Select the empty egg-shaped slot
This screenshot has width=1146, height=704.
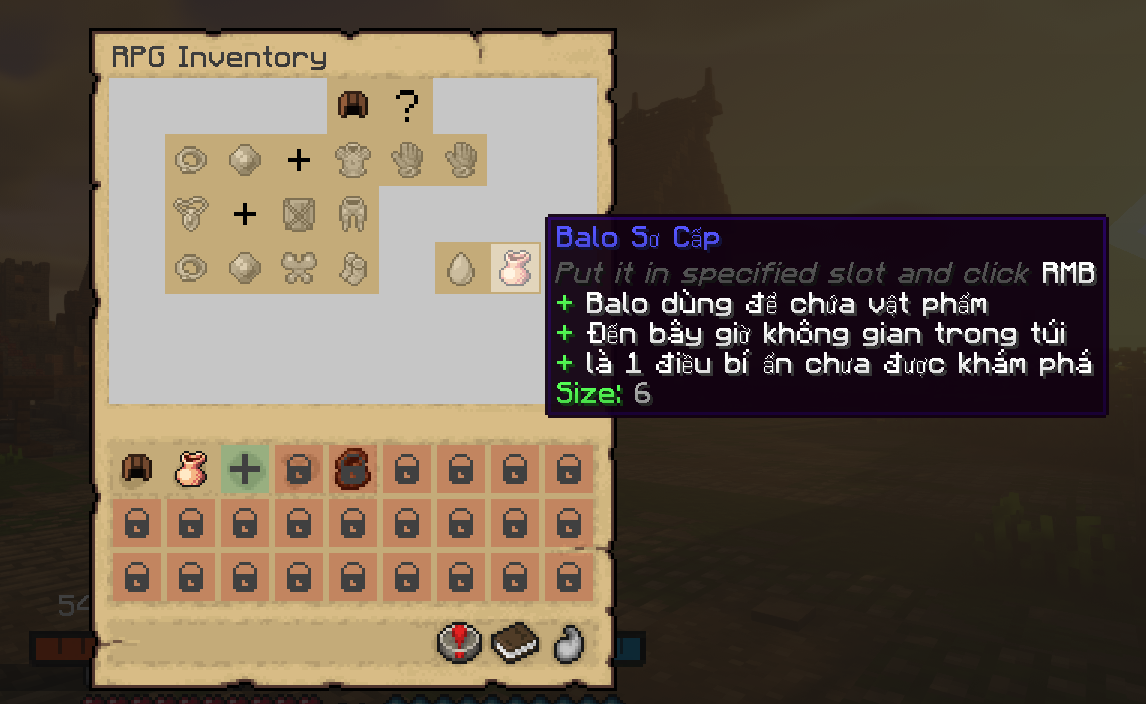coord(461,268)
